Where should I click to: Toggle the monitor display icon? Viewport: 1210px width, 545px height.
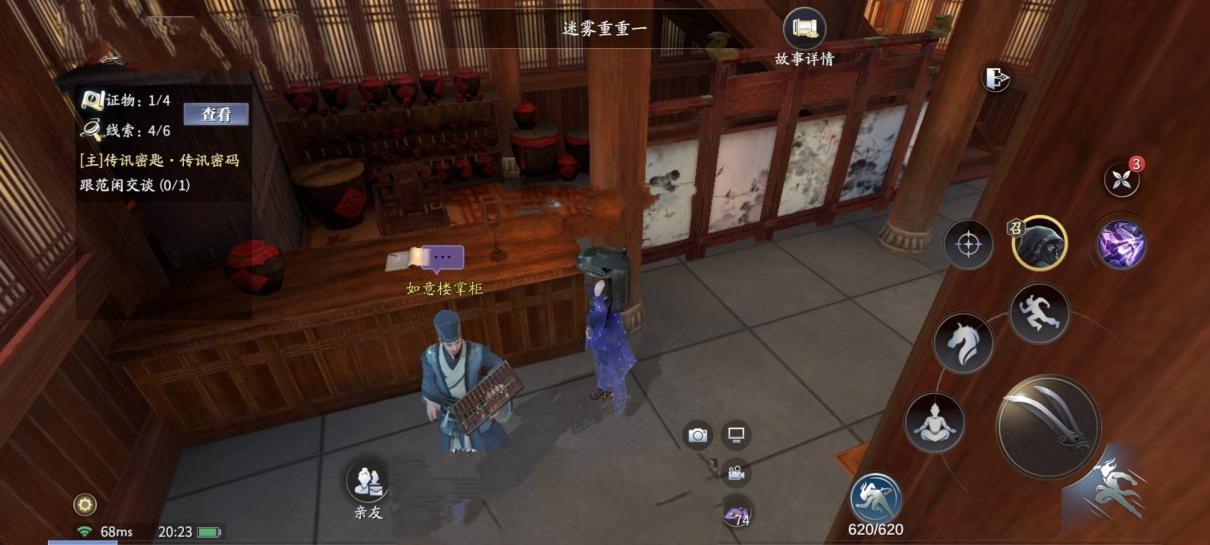(736, 435)
